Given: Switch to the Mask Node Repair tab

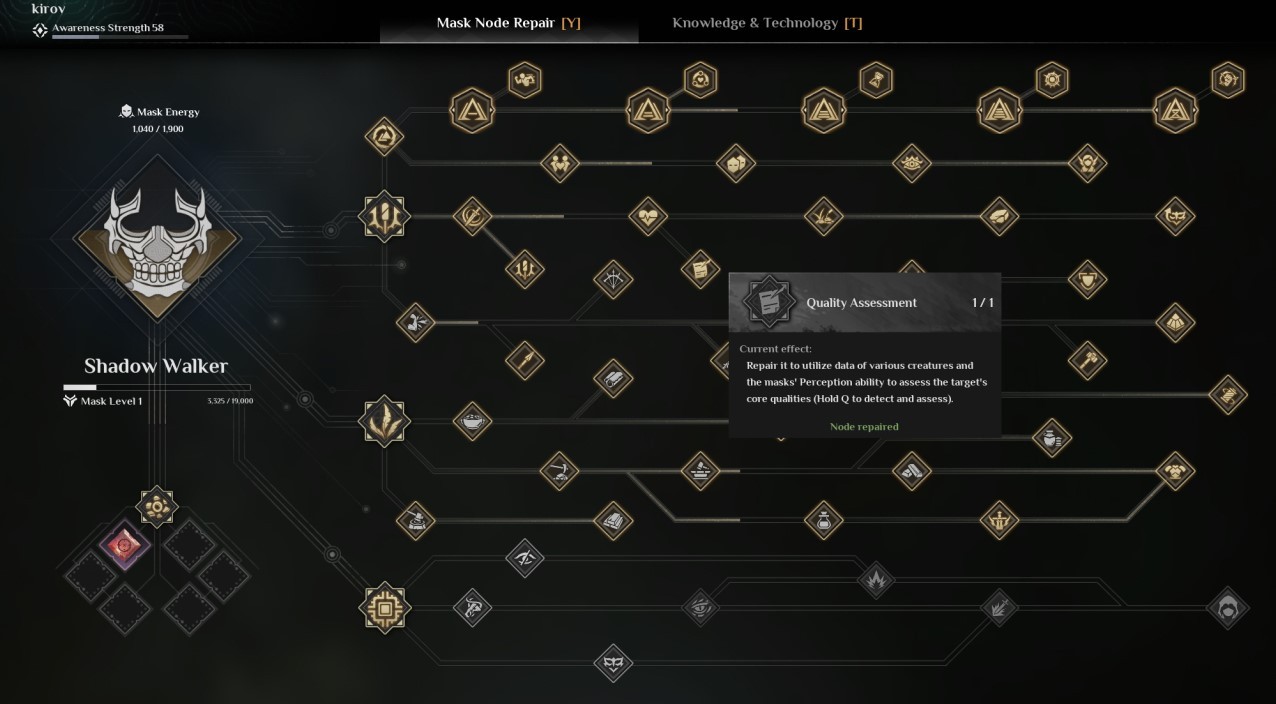Looking at the screenshot, I should (508, 23).
